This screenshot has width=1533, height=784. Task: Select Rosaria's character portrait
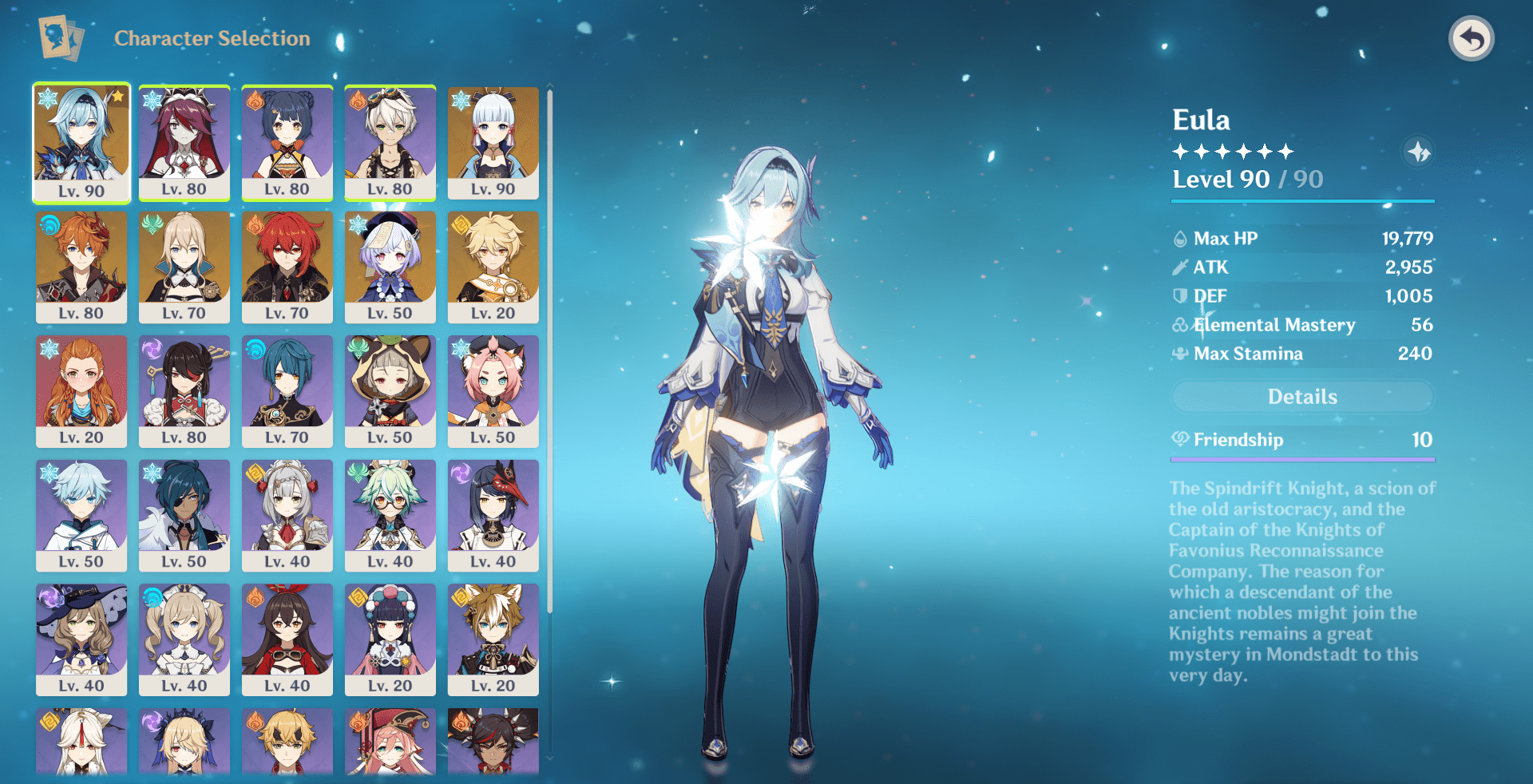coord(184,142)
